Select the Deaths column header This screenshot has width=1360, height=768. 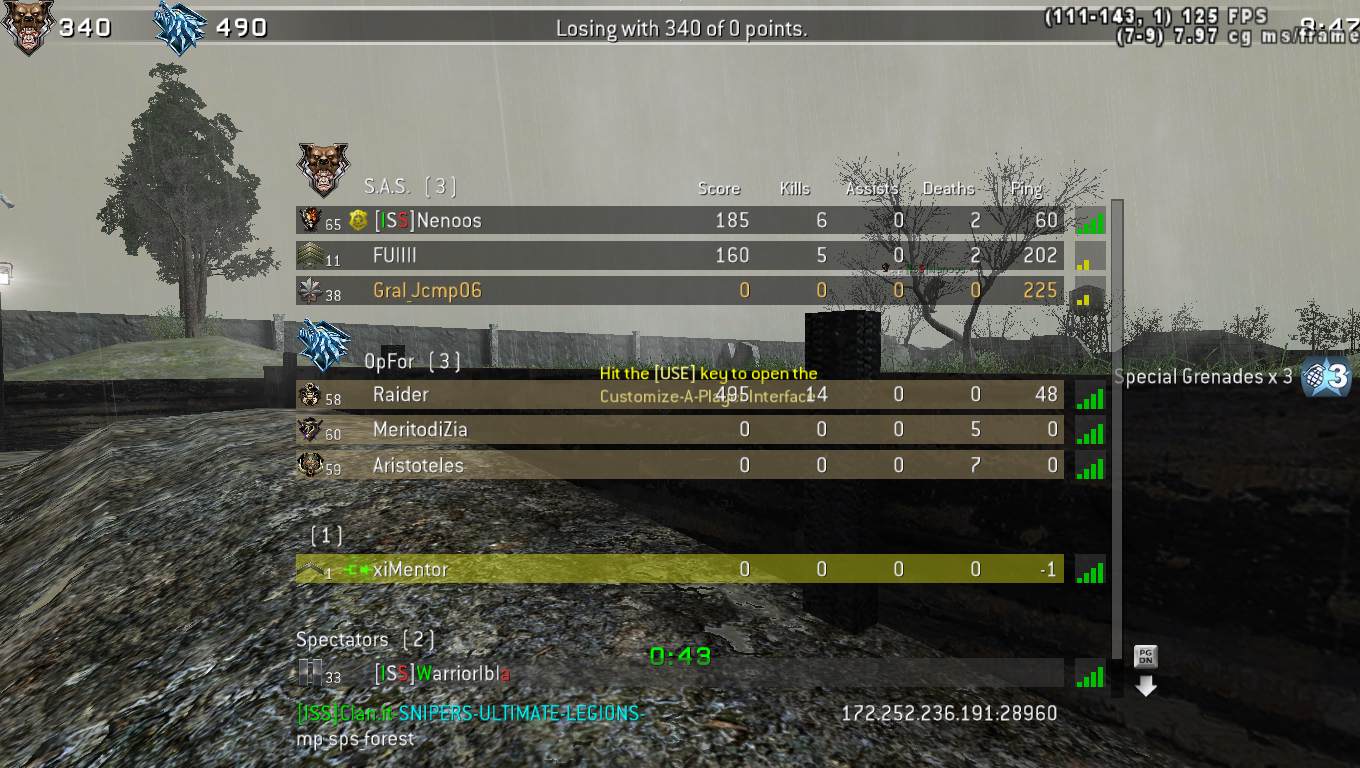tap(948, 188)
